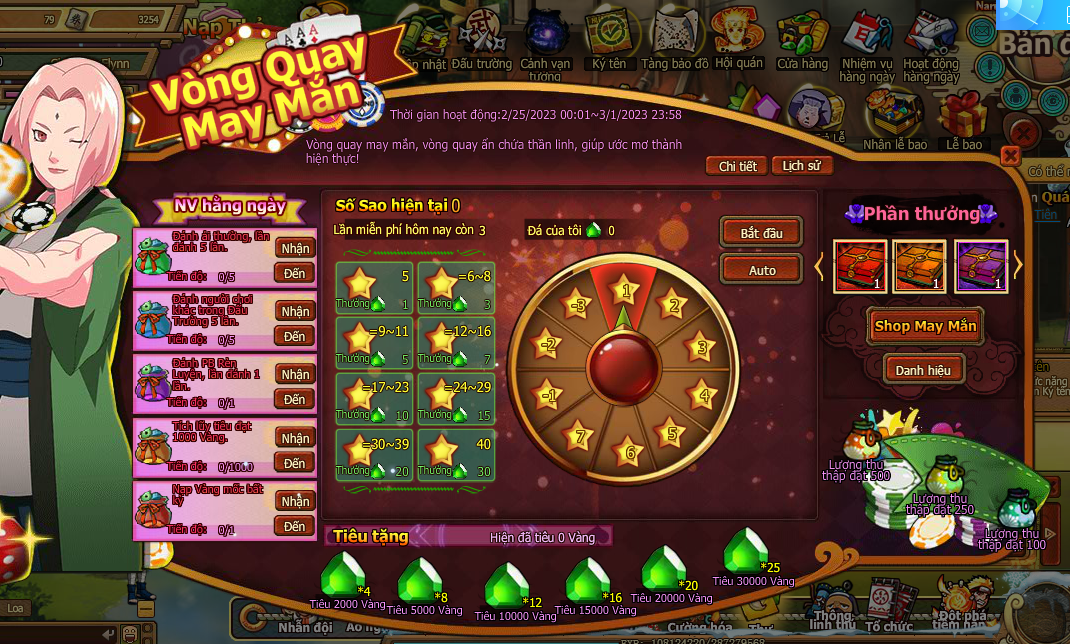Open the Danh hiệu titles window
Screen dimensions: 1070x644
pyautogui.click(x=923, y=370)
